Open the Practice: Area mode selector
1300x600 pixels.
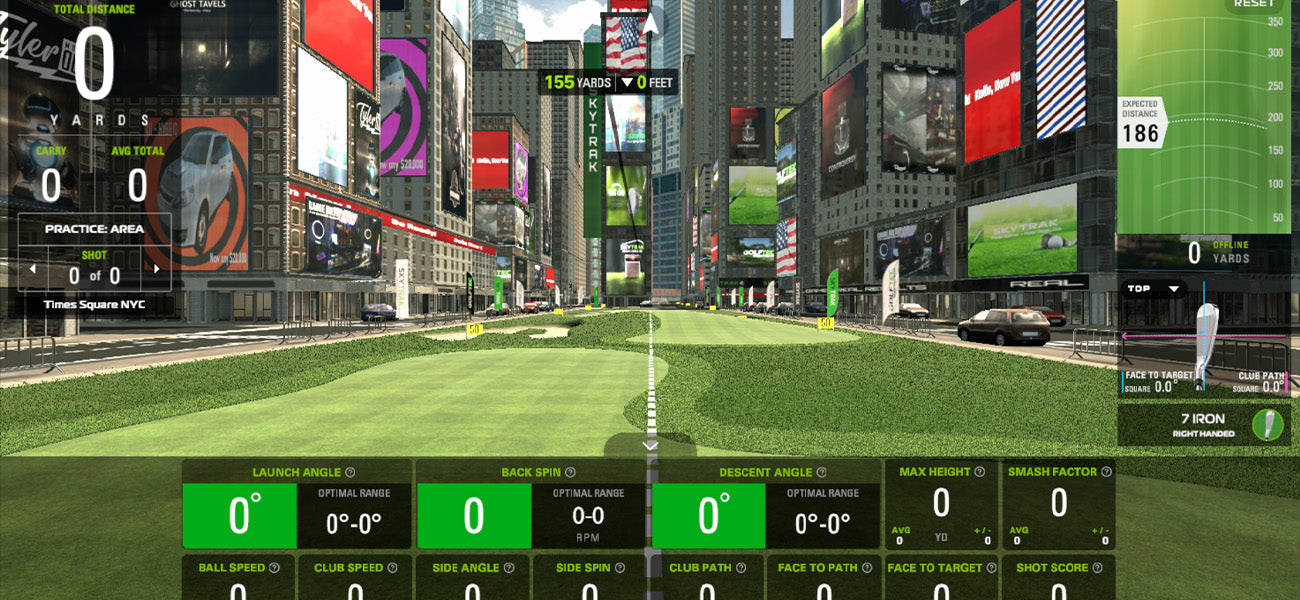(94, 229)
